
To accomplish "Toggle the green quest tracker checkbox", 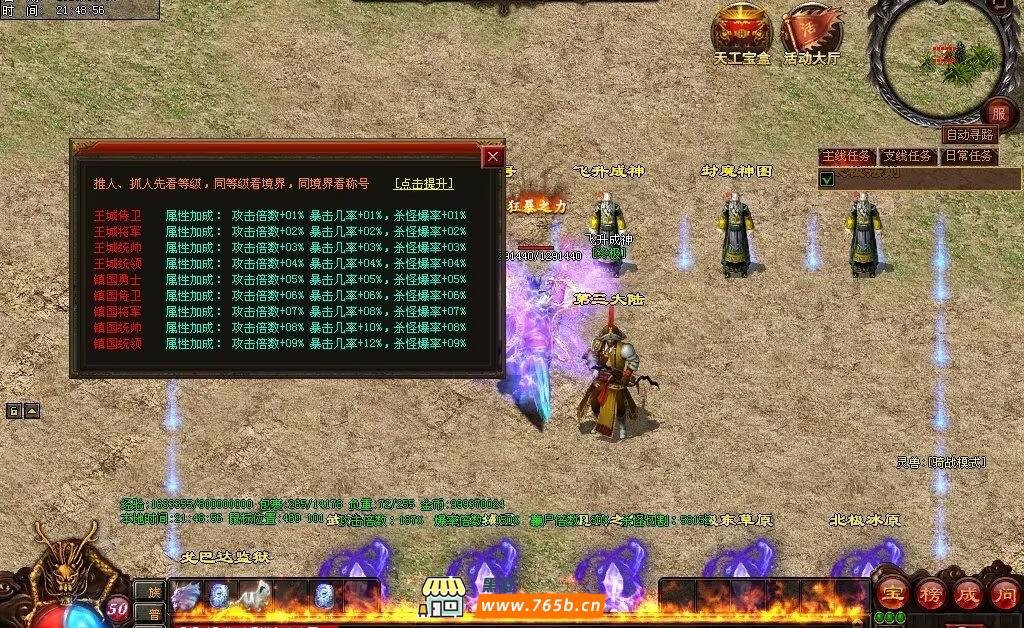I will tap(827, 179).
